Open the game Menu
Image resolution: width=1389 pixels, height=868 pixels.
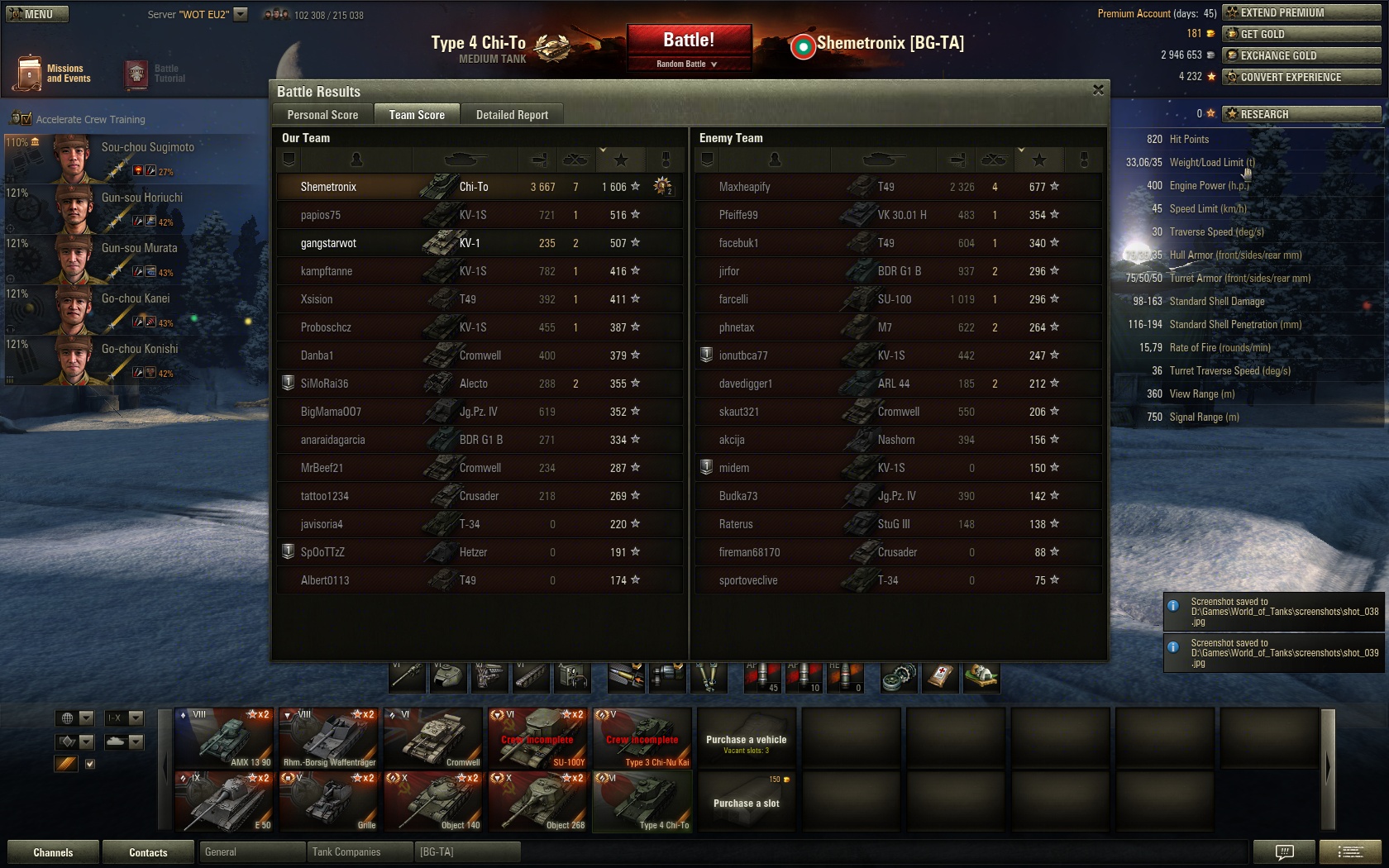[37, 14]
